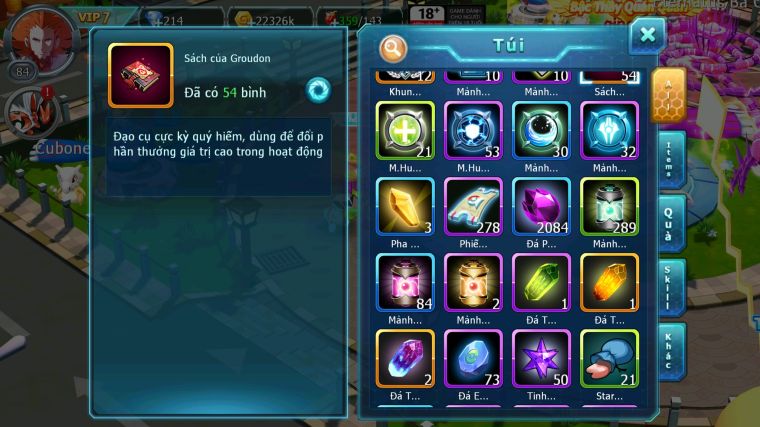This screenshot has width=760, height=427.
Task: Choose the yellow crystal Pha item slot
Action: pos(405,206)
